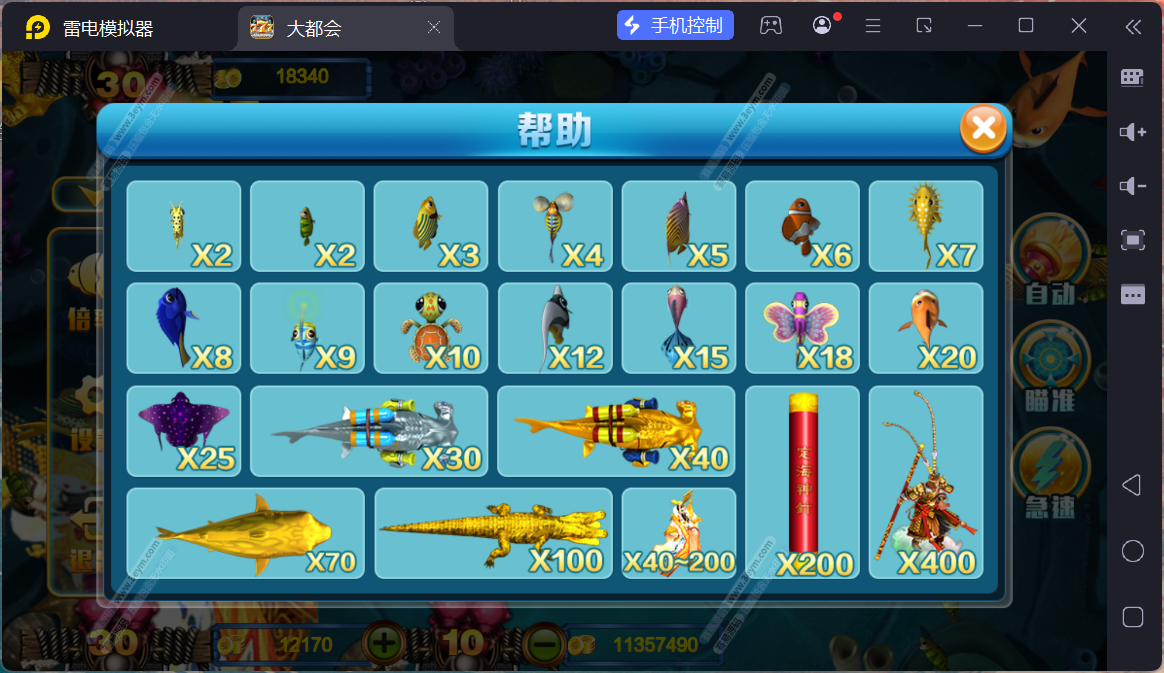Close the help panel with the orange X
The width and height of the screenshot is (1164, 673).
point(984,128)
